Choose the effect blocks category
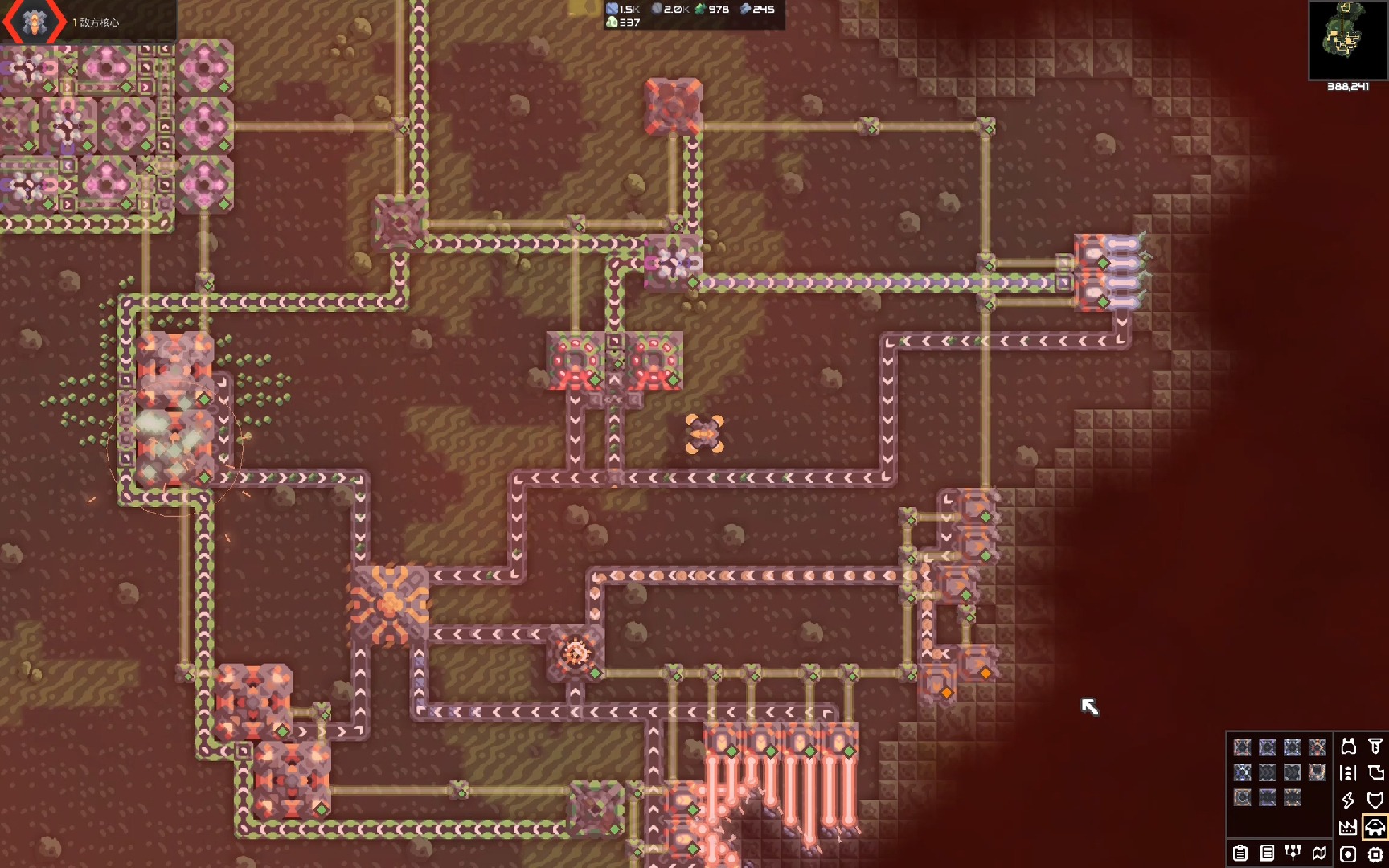 1349,854
